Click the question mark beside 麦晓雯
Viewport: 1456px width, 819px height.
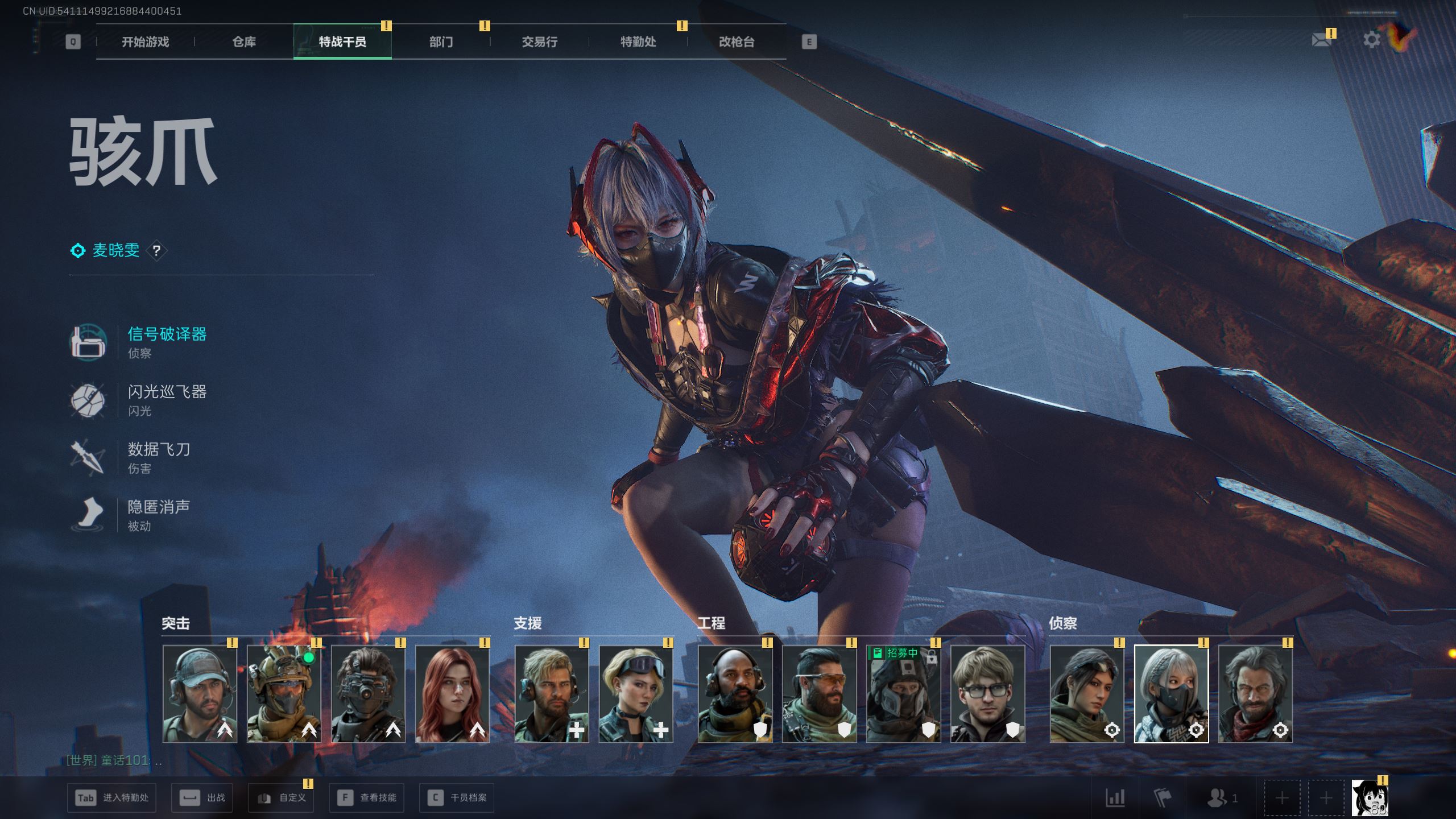point(156,250)
